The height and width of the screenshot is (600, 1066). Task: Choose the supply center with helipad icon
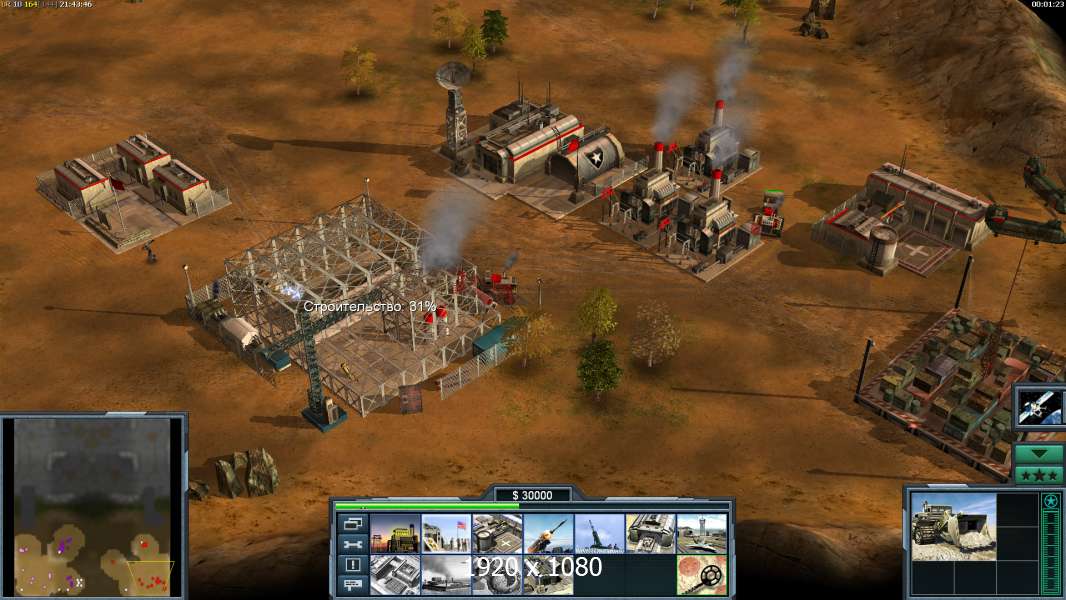click(497, 534)
